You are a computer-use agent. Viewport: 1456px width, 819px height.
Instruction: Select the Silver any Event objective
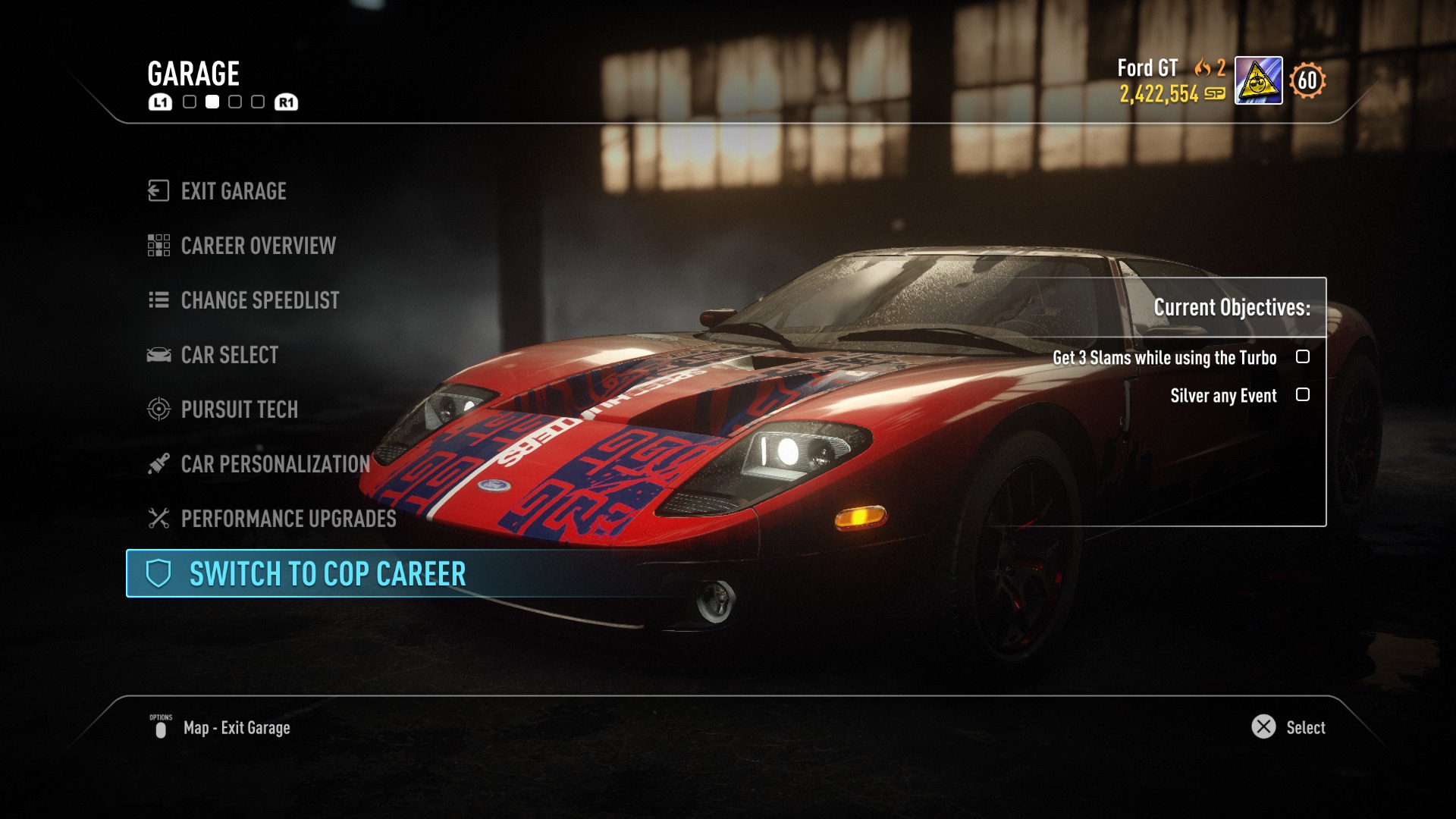coord(1223,396)
